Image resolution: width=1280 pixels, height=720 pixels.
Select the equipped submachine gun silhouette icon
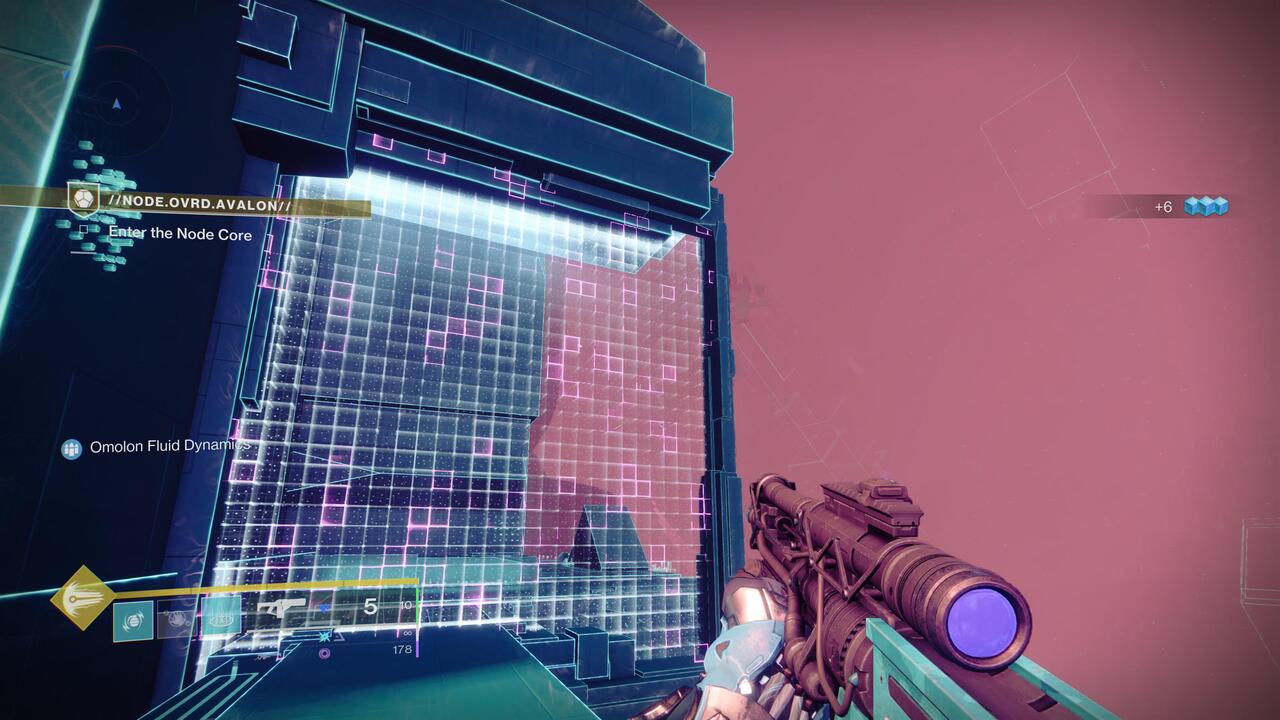281,607
